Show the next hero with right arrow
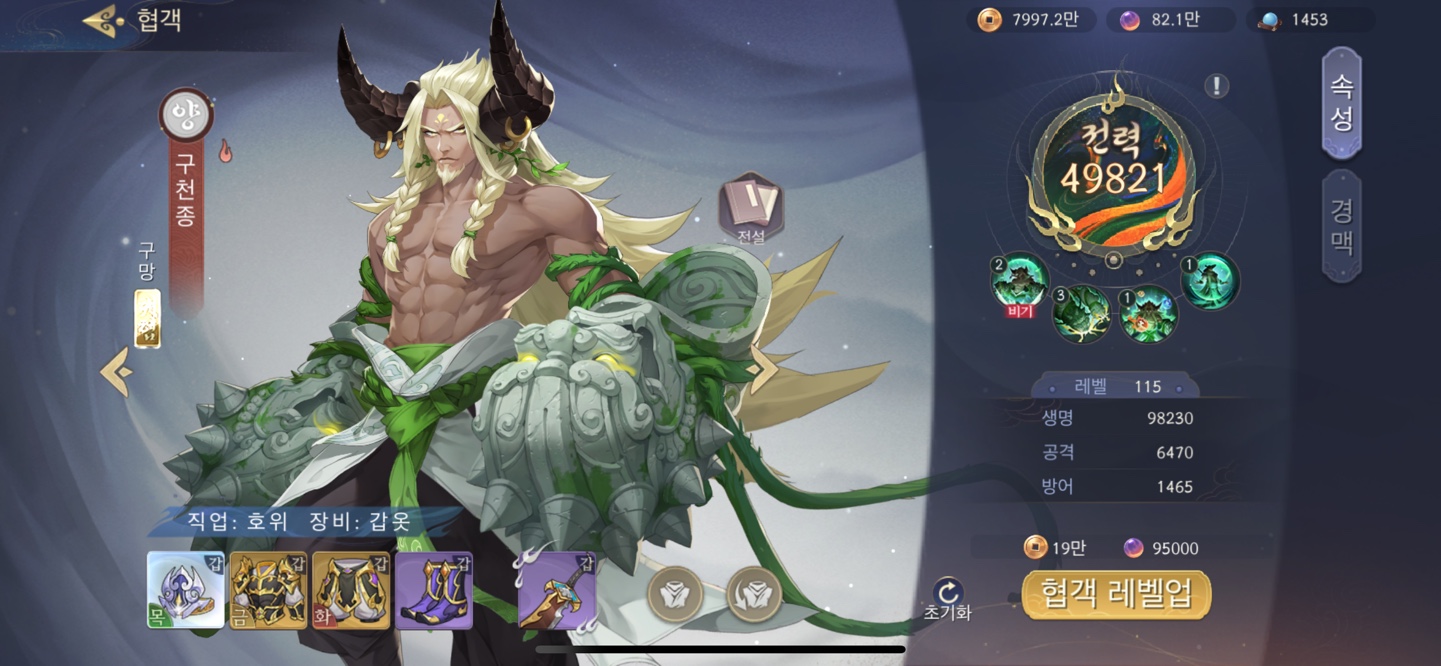 coord(762,371)
